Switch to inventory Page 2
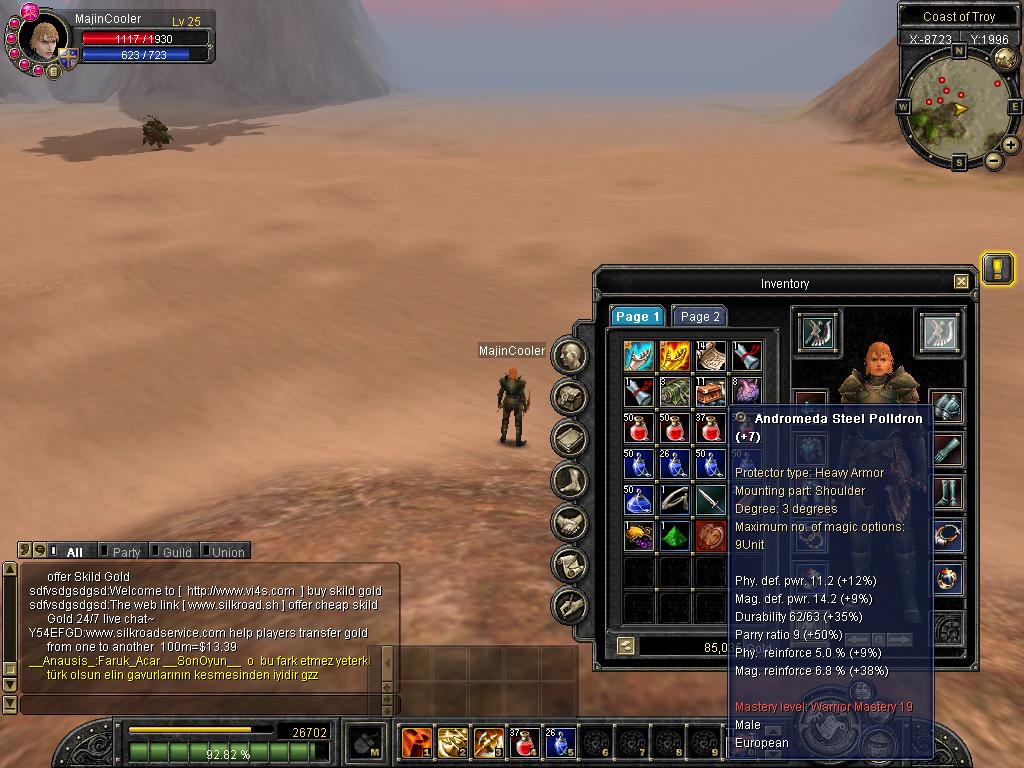 (699, 317)
